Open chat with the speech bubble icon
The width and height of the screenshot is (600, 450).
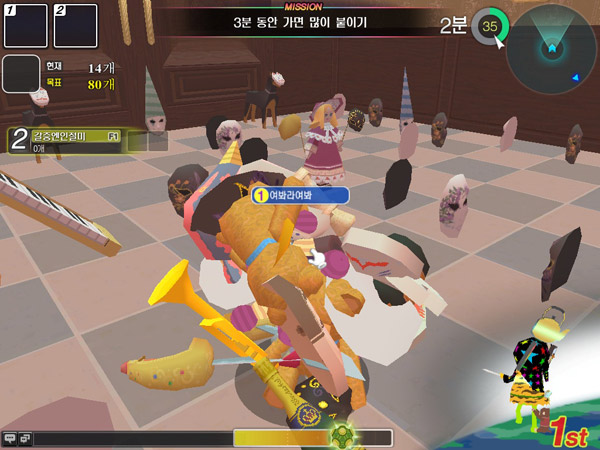(x=10, y=438)
